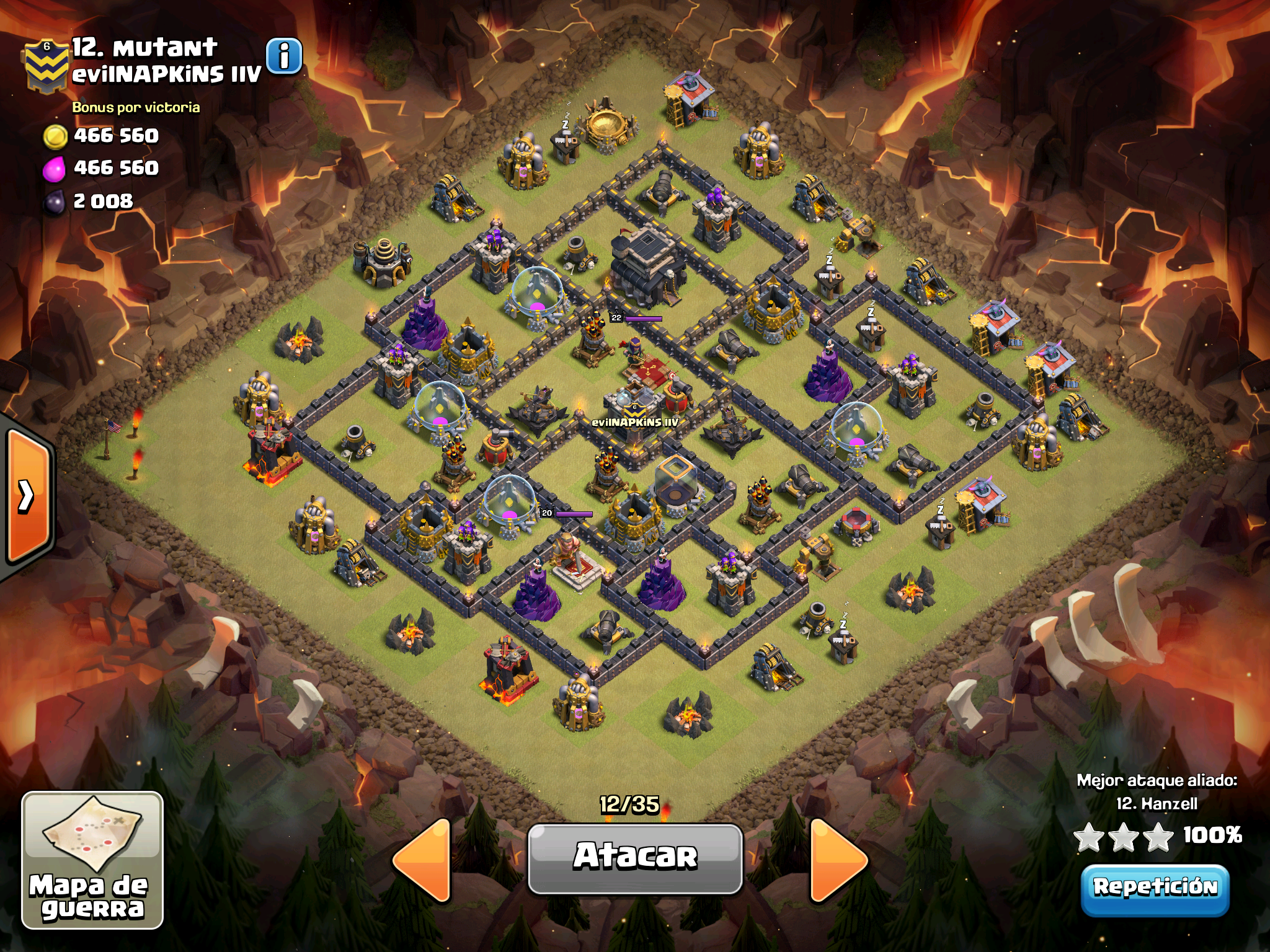Tap the Atacar button
Image resolution: width=1270 pixels, height=952 pixels.
pyautogui.click(x=635, y=857)
